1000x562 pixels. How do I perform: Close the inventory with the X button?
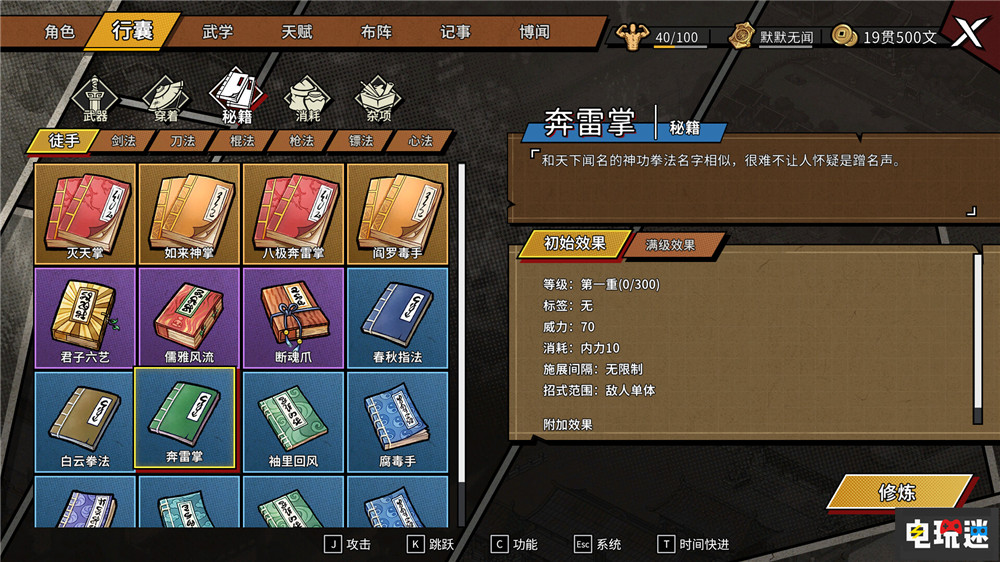[x=967, y=34]
